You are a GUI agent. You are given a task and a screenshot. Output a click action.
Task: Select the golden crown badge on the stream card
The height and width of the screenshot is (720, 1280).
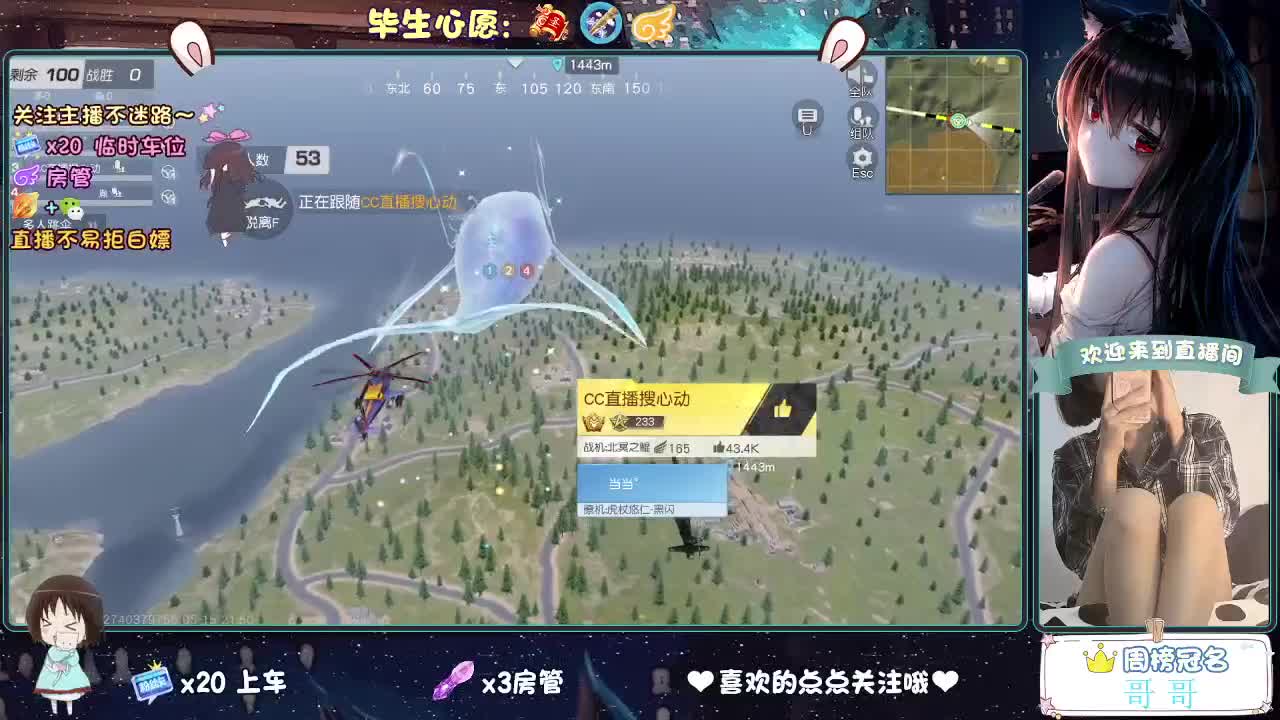point(593,423)
